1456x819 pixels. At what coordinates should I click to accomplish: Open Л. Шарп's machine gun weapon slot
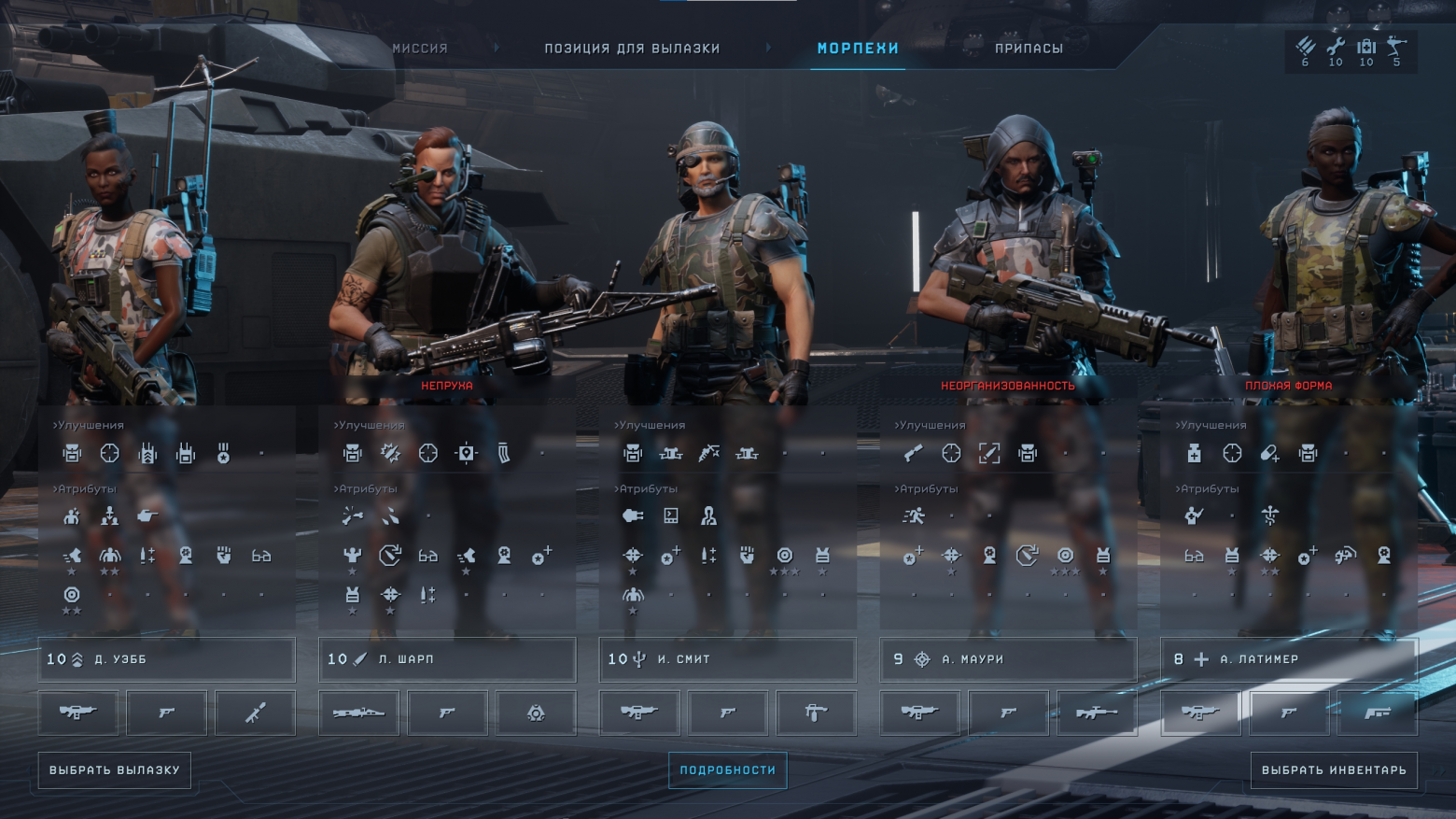pos(358,713)
